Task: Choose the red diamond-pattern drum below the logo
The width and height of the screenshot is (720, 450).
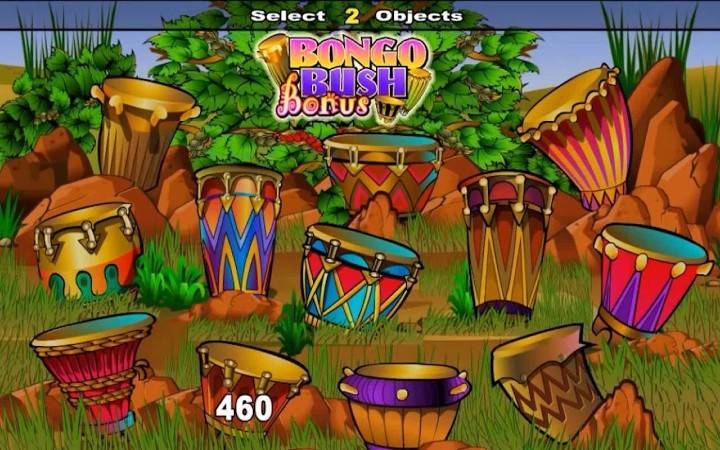Action: (x=384, y=172)
